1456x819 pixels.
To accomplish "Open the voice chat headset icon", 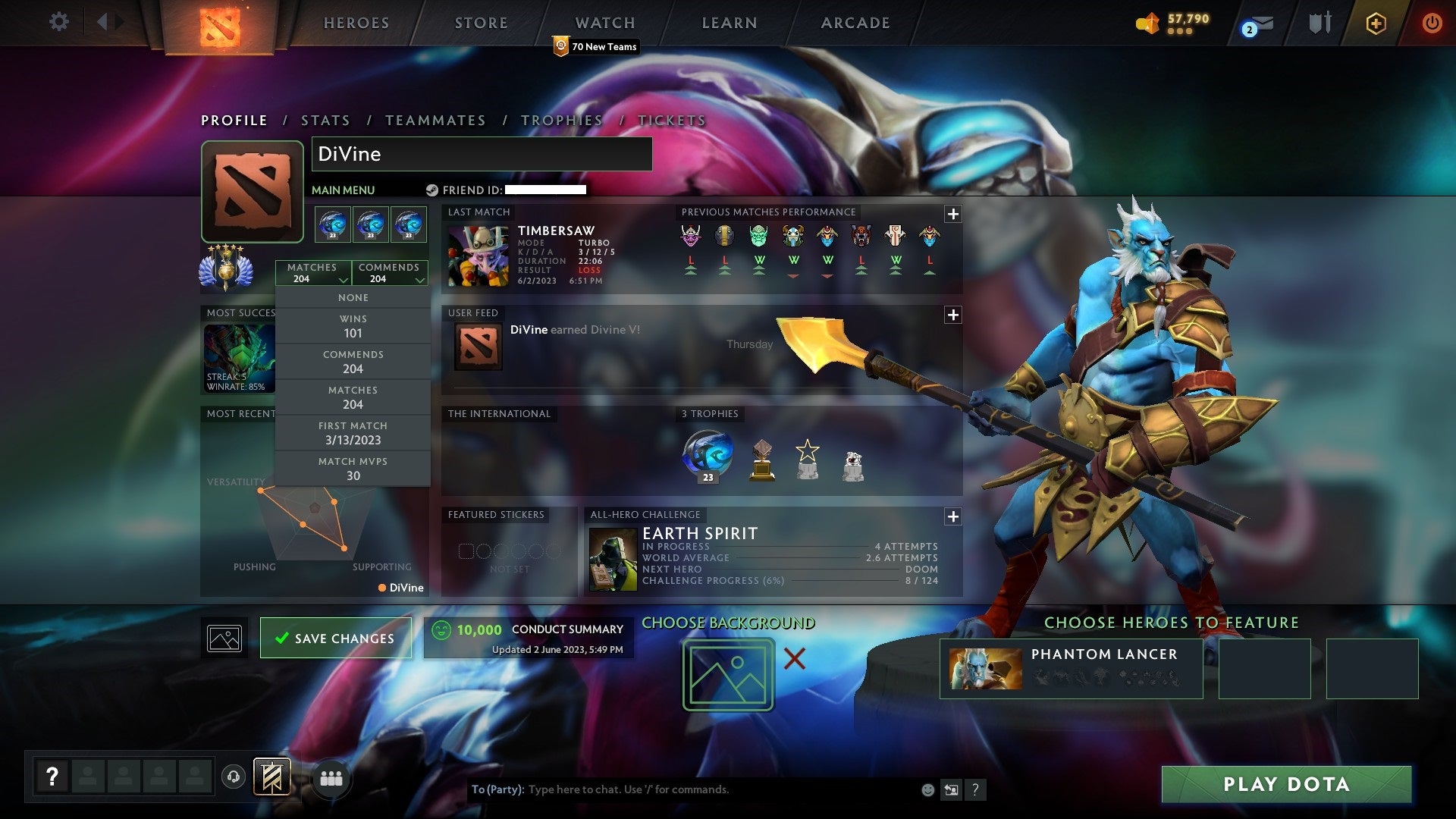I will (x=232, y=777).
